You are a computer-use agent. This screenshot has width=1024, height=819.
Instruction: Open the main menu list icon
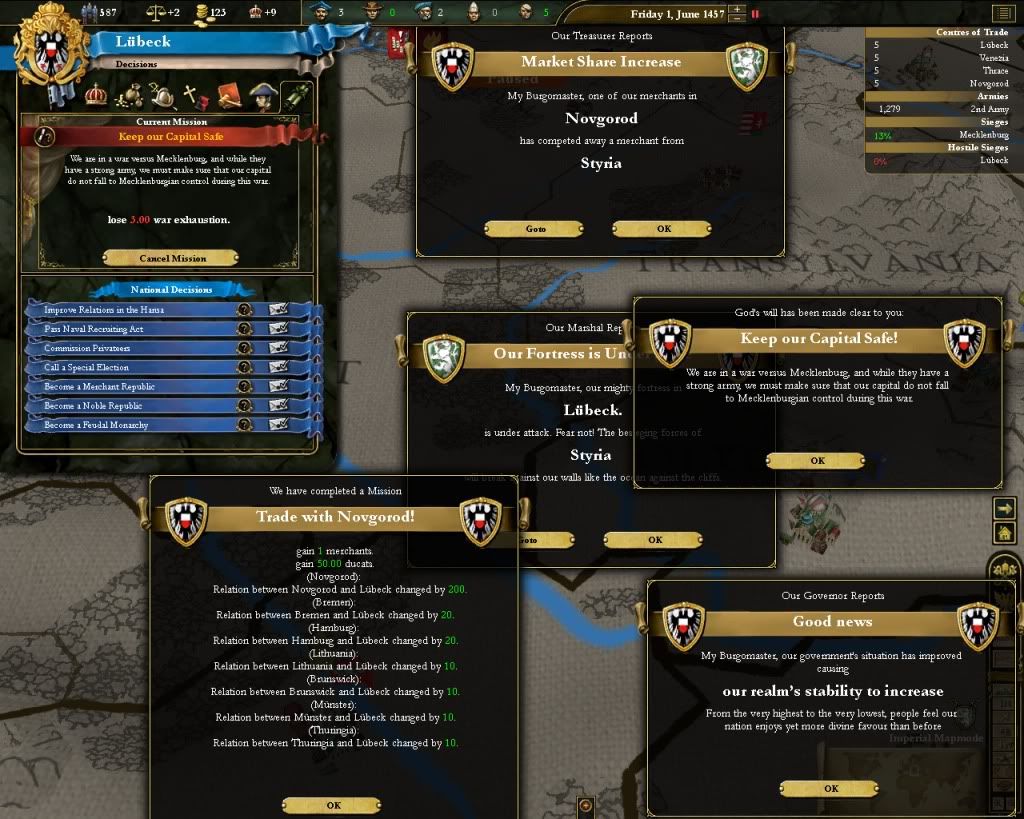pos(1002,13)
